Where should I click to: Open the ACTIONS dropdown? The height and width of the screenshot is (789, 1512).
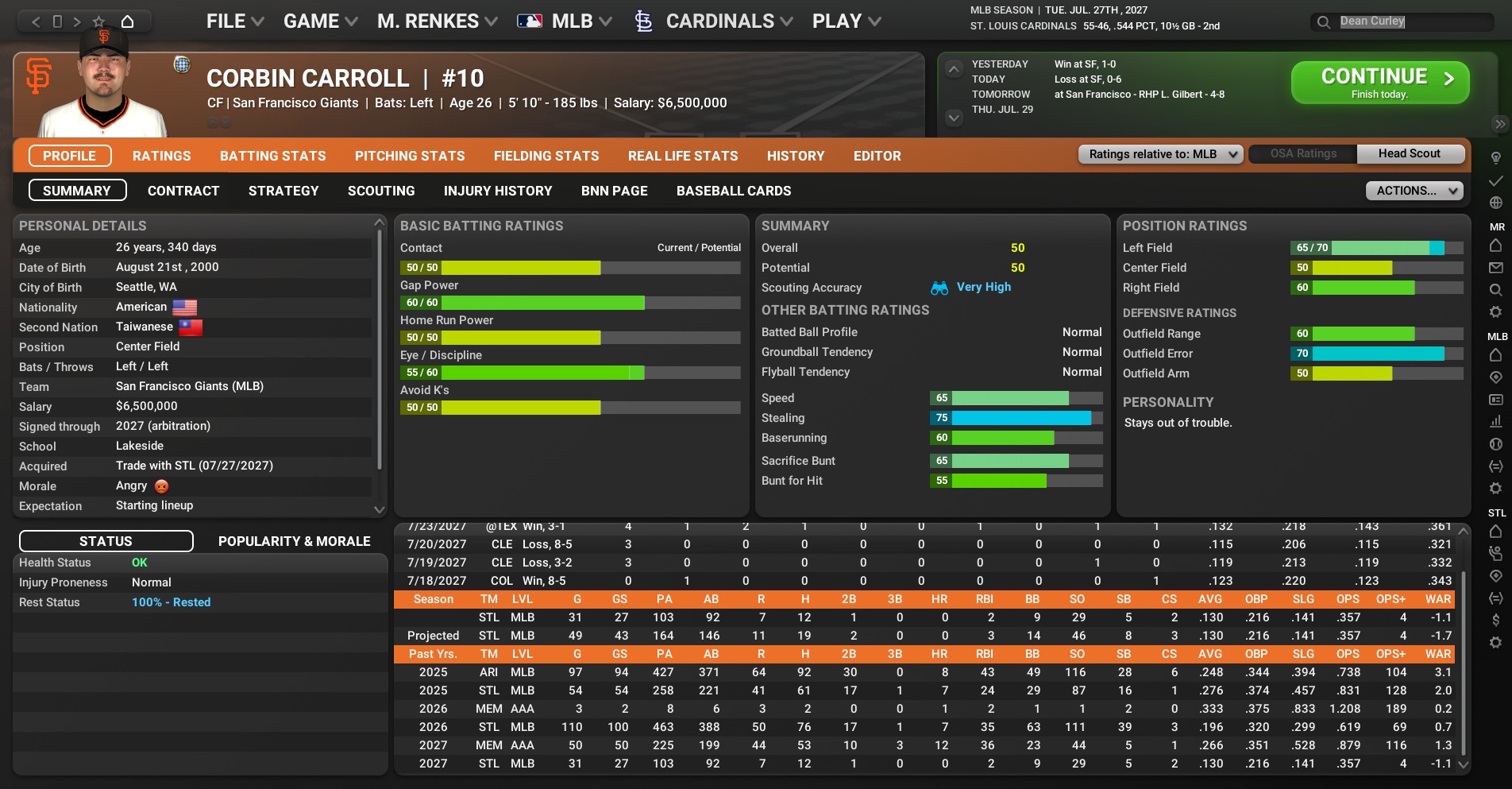(x=1414, y=191)
